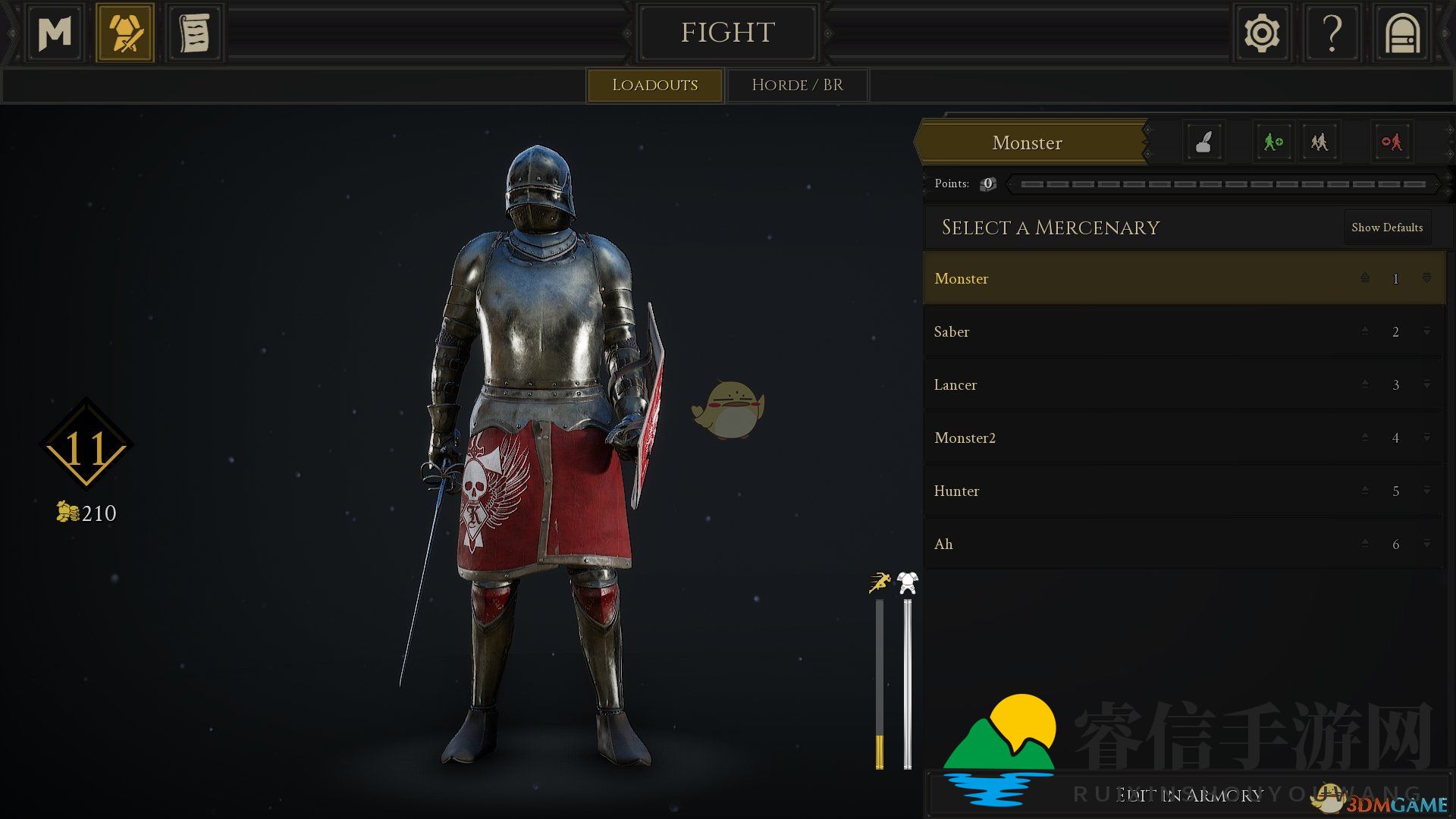Open the help question mark icon

[1332, 33]
